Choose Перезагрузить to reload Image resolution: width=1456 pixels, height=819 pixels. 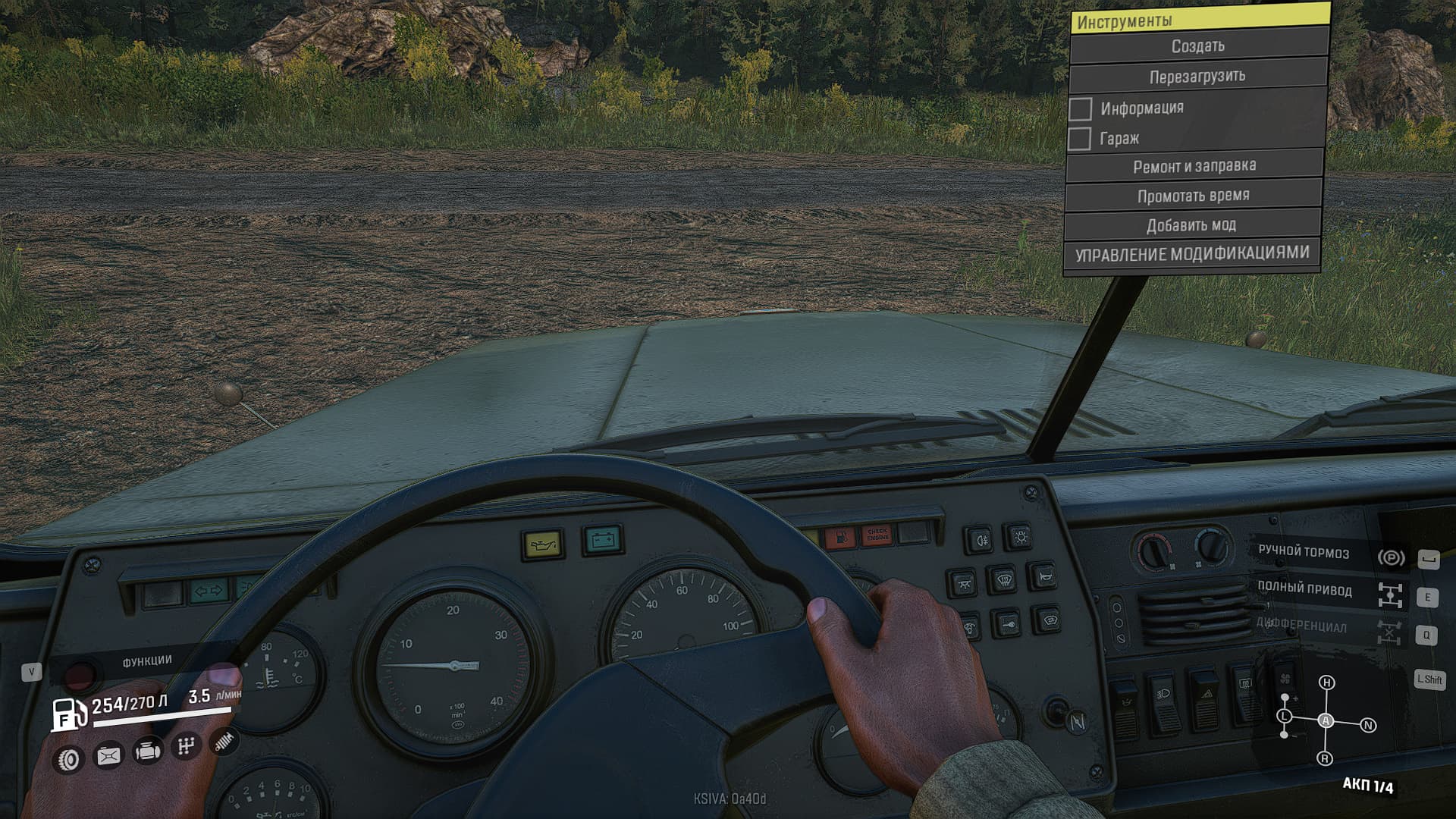click(x=1197, y=77)
